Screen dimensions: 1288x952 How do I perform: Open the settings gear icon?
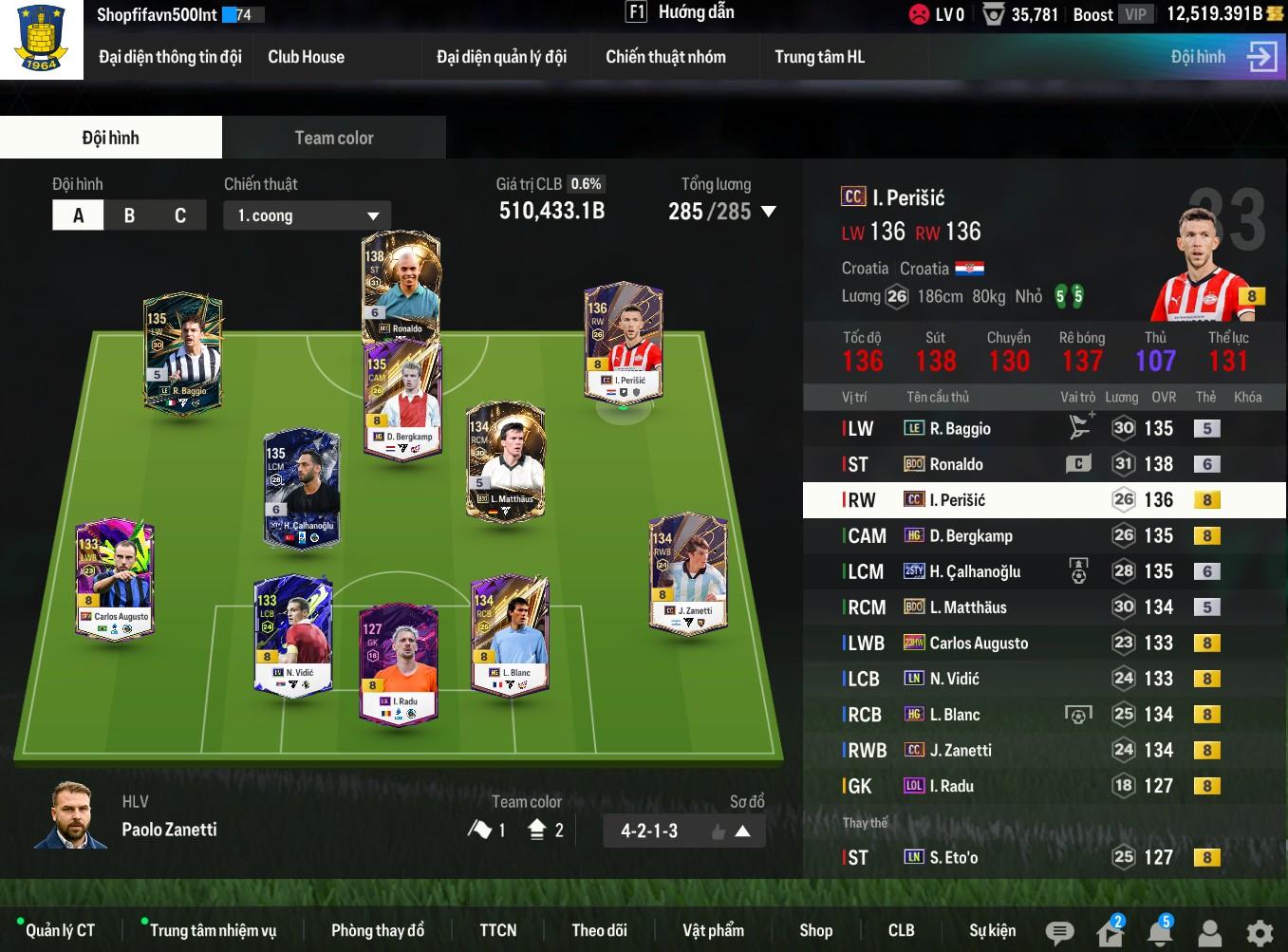(x=1260, y=933)
